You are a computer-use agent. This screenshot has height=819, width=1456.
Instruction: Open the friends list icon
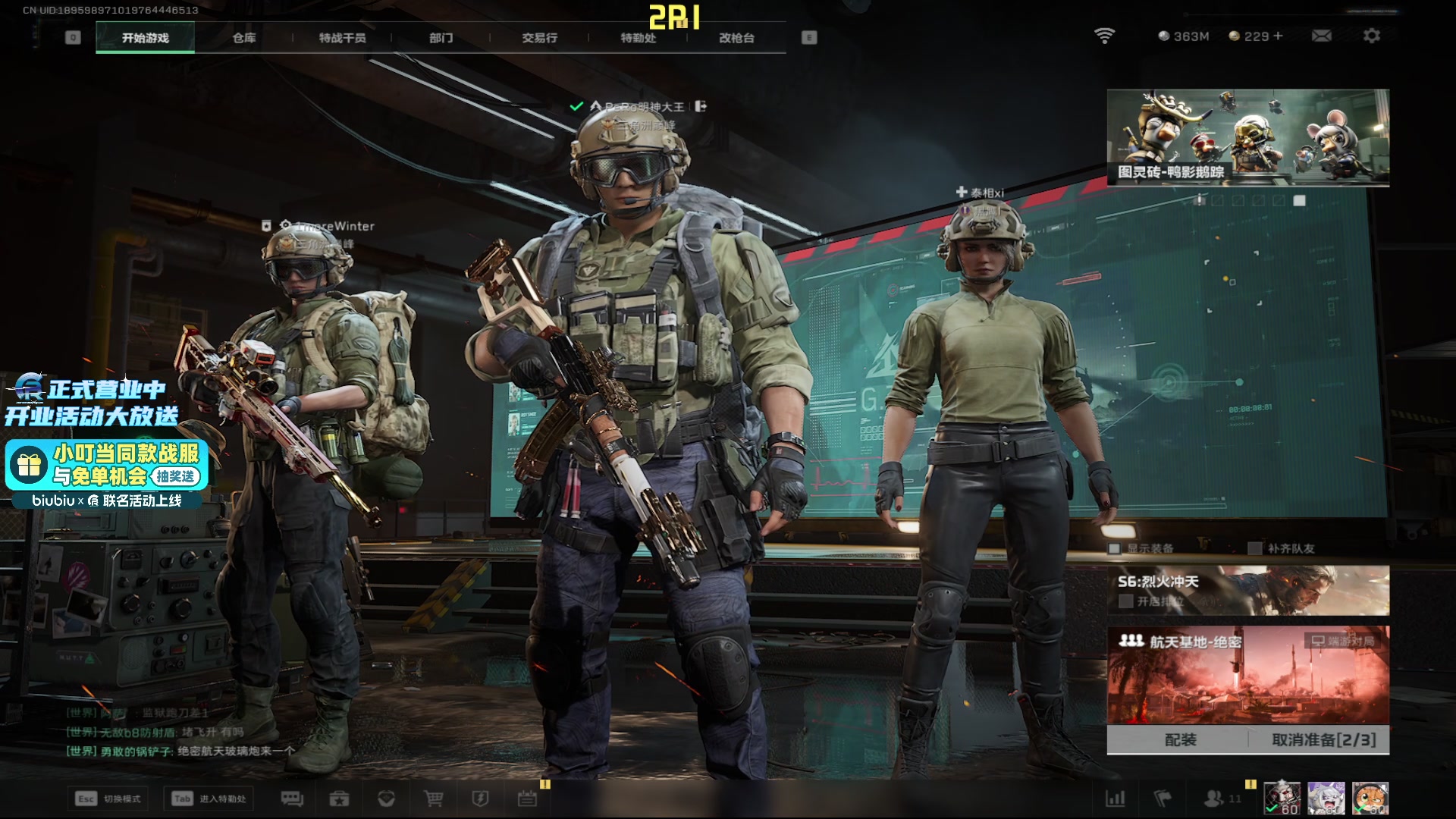tap(1215, 799)
